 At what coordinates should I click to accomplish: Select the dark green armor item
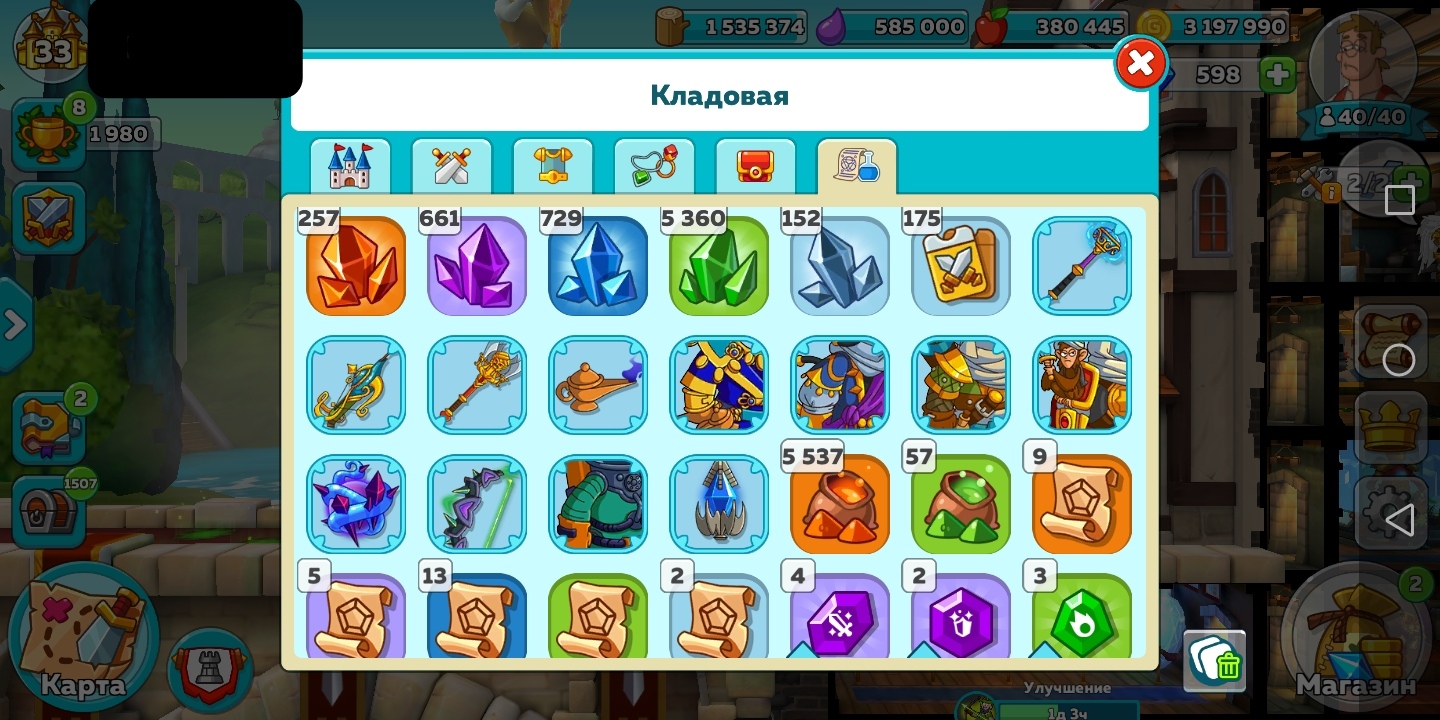[x=598, y=504]
